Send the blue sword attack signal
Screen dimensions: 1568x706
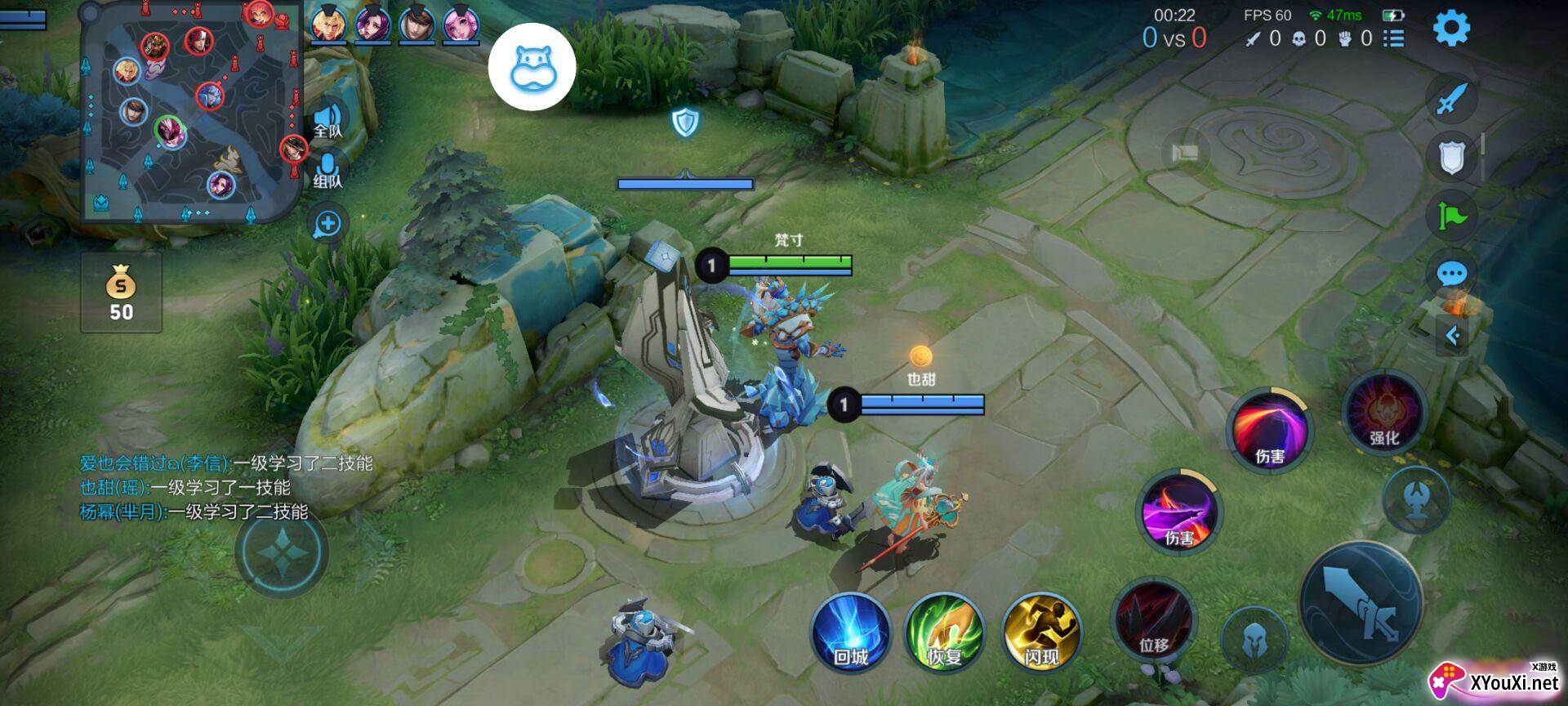pyautogui.click(x=1452, y=101)
